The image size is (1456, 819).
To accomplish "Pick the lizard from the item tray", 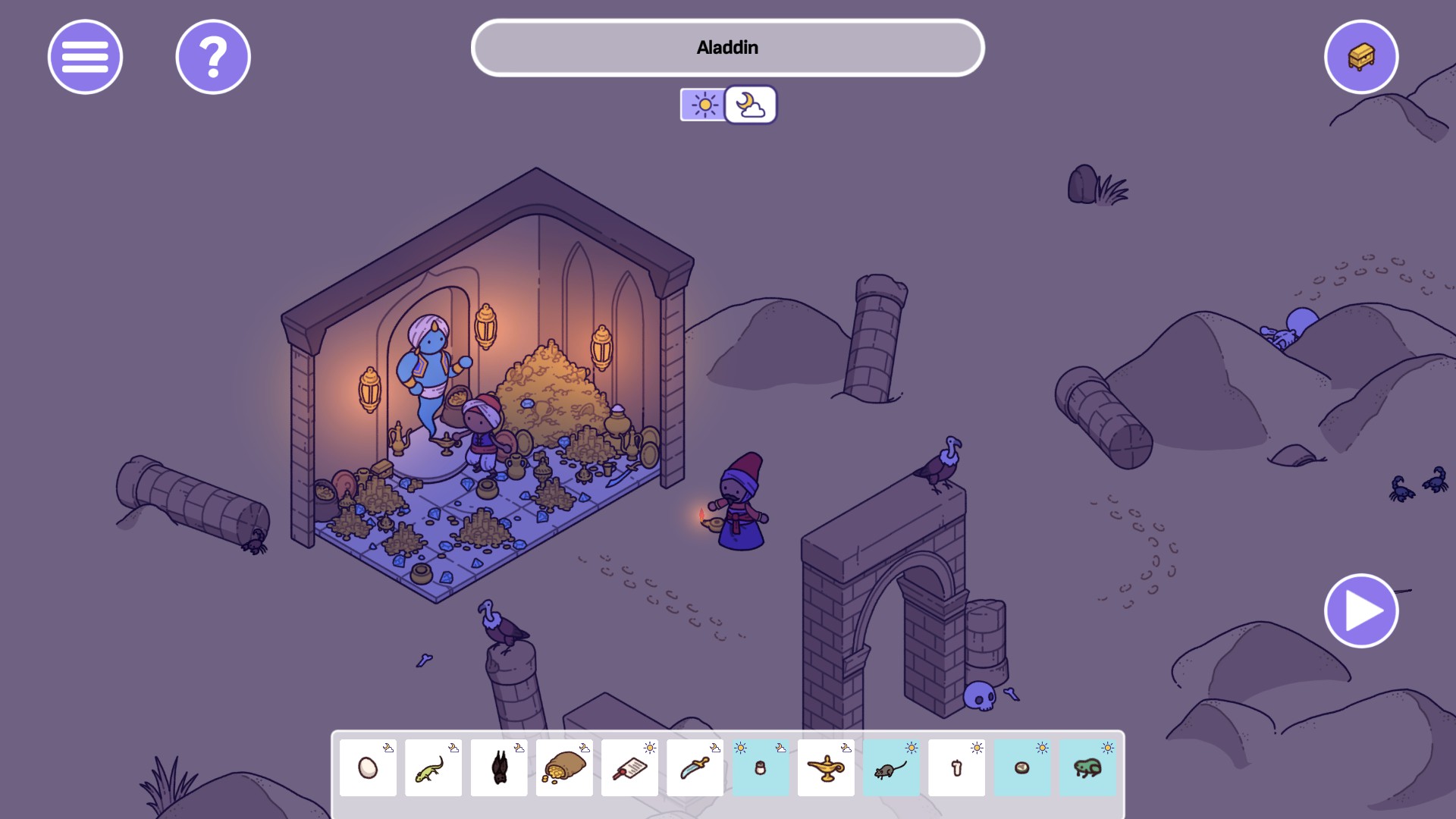I will (433, 767).
